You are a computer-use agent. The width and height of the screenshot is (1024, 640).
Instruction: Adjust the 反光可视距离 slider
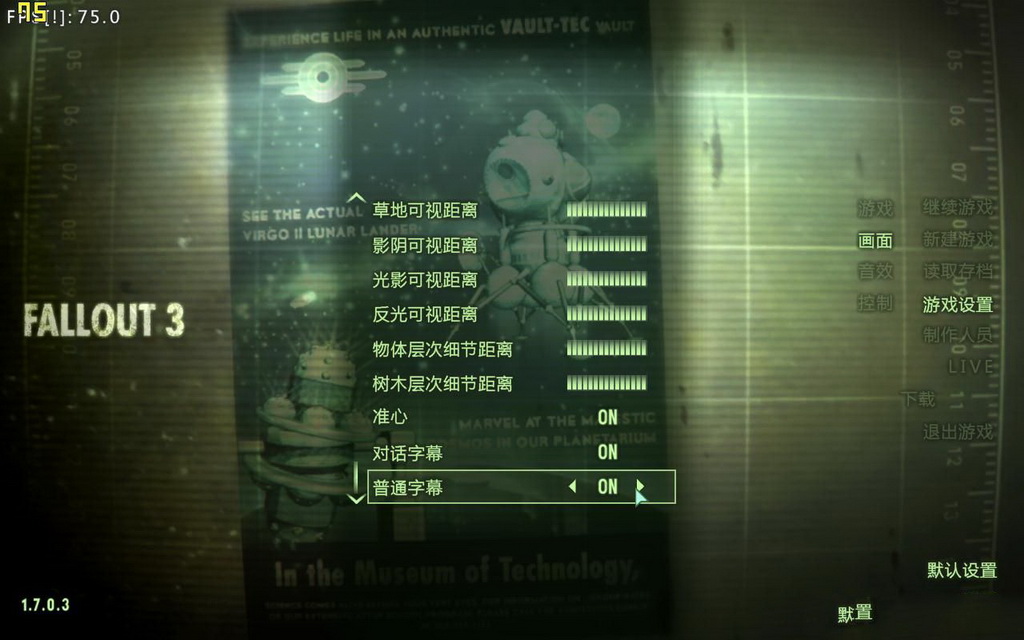coord(606,314)
